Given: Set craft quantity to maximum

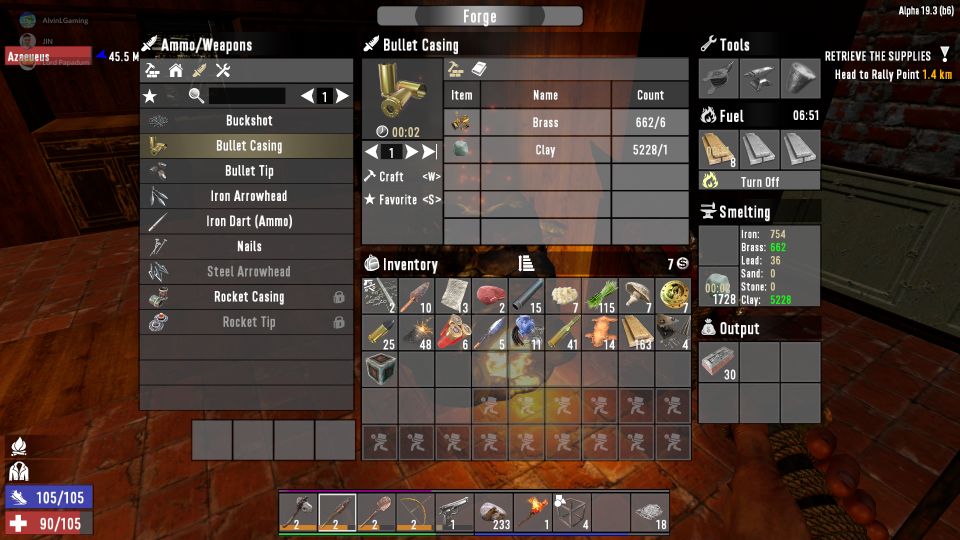Looking at the screenshot, I should point(430,152).
